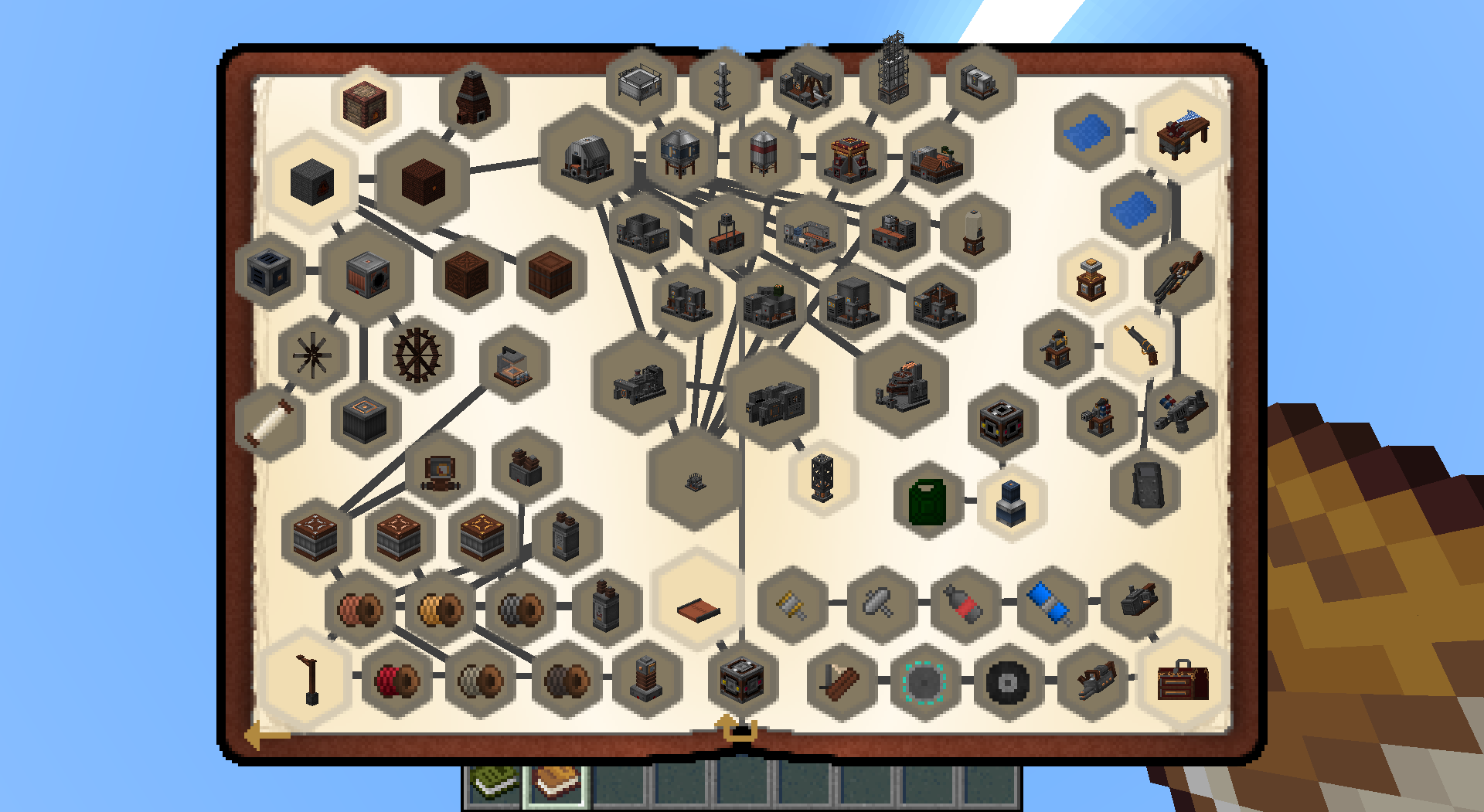Image resolution: width=1484 pixels, height=812 pixels.
Task: Select the copper wire coil node
Action: pyautogui.click(x=359, y=610)
